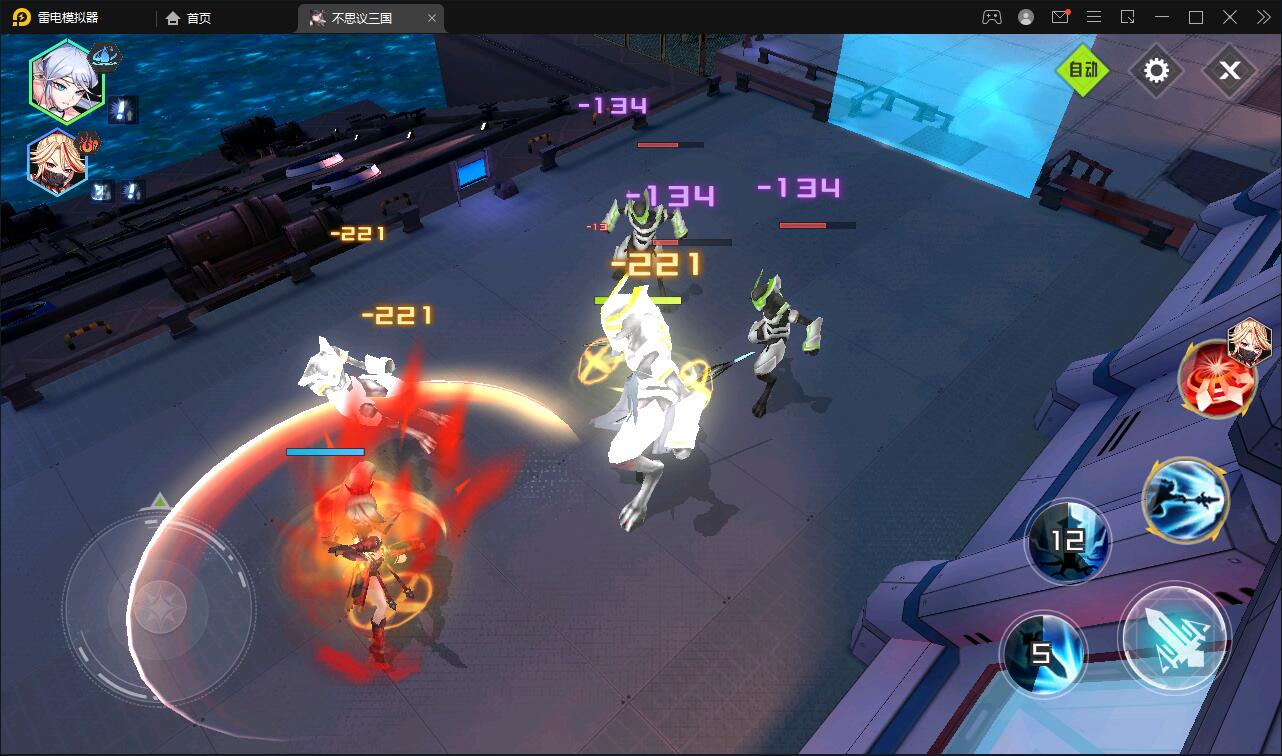Switch to the blonde masked hero portrait
Image resolution: width=1282 pixels, height=756 pixels.
pos(58,162)
